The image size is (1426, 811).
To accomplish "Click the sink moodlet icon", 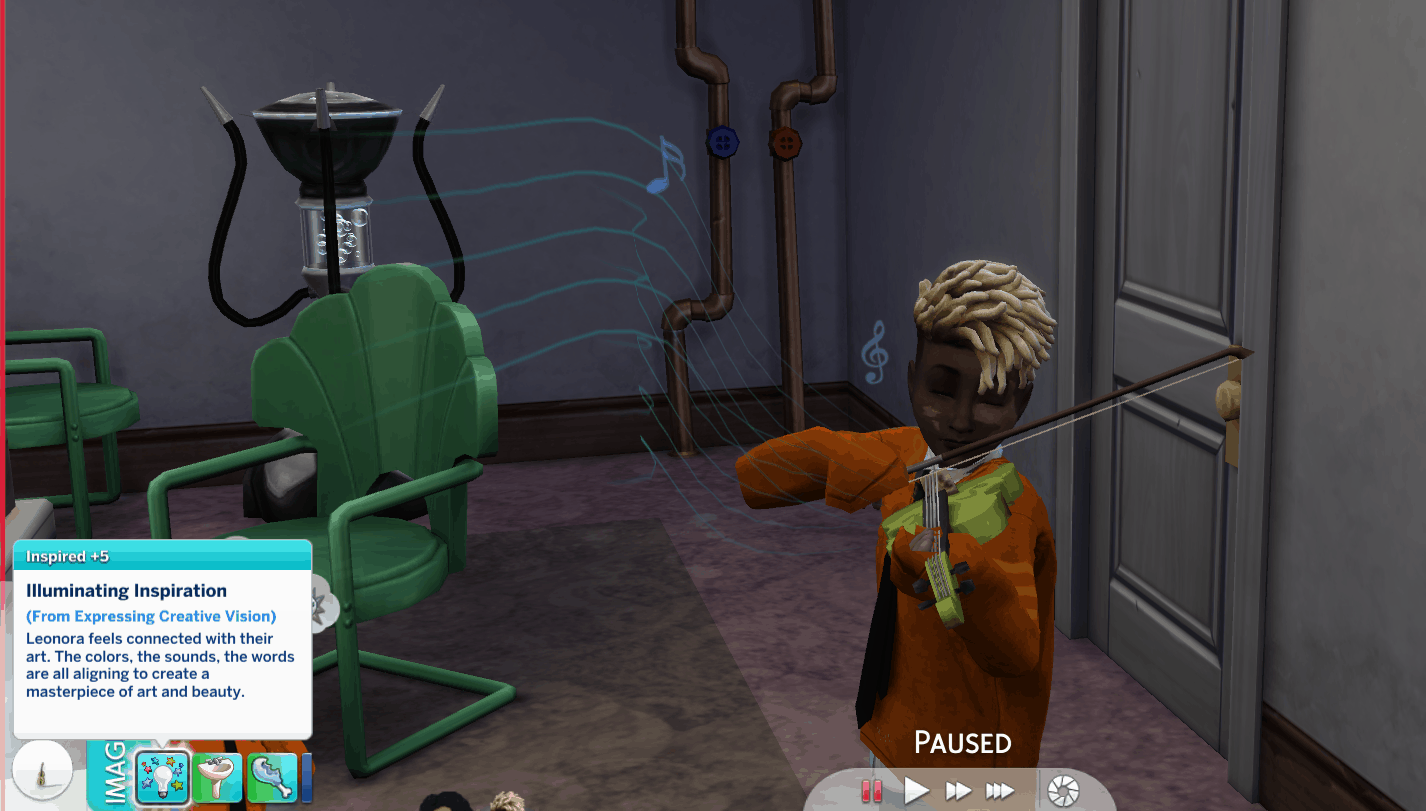I will click(x=218, y=778).
